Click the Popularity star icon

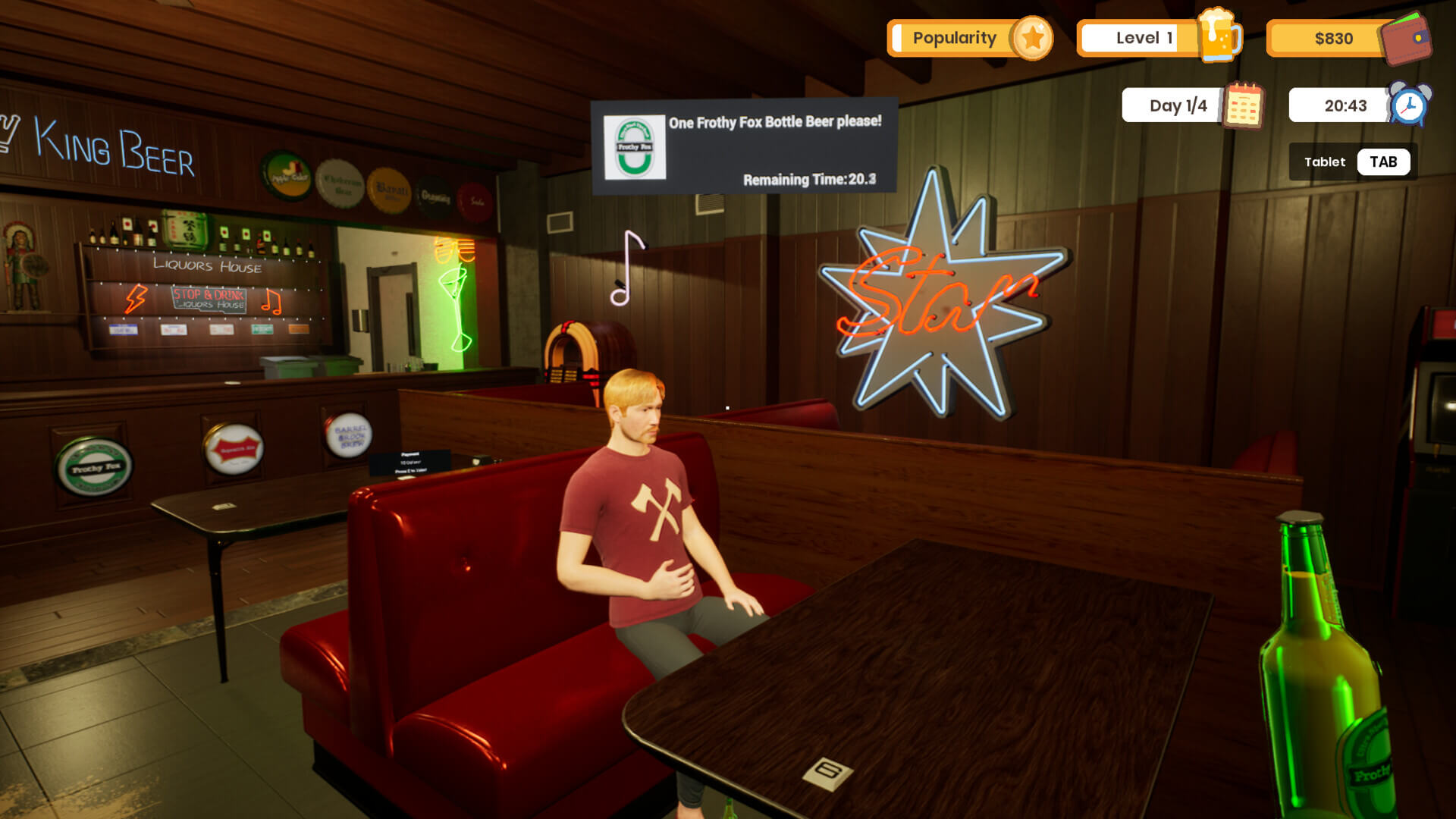(x=1032, y=38)
